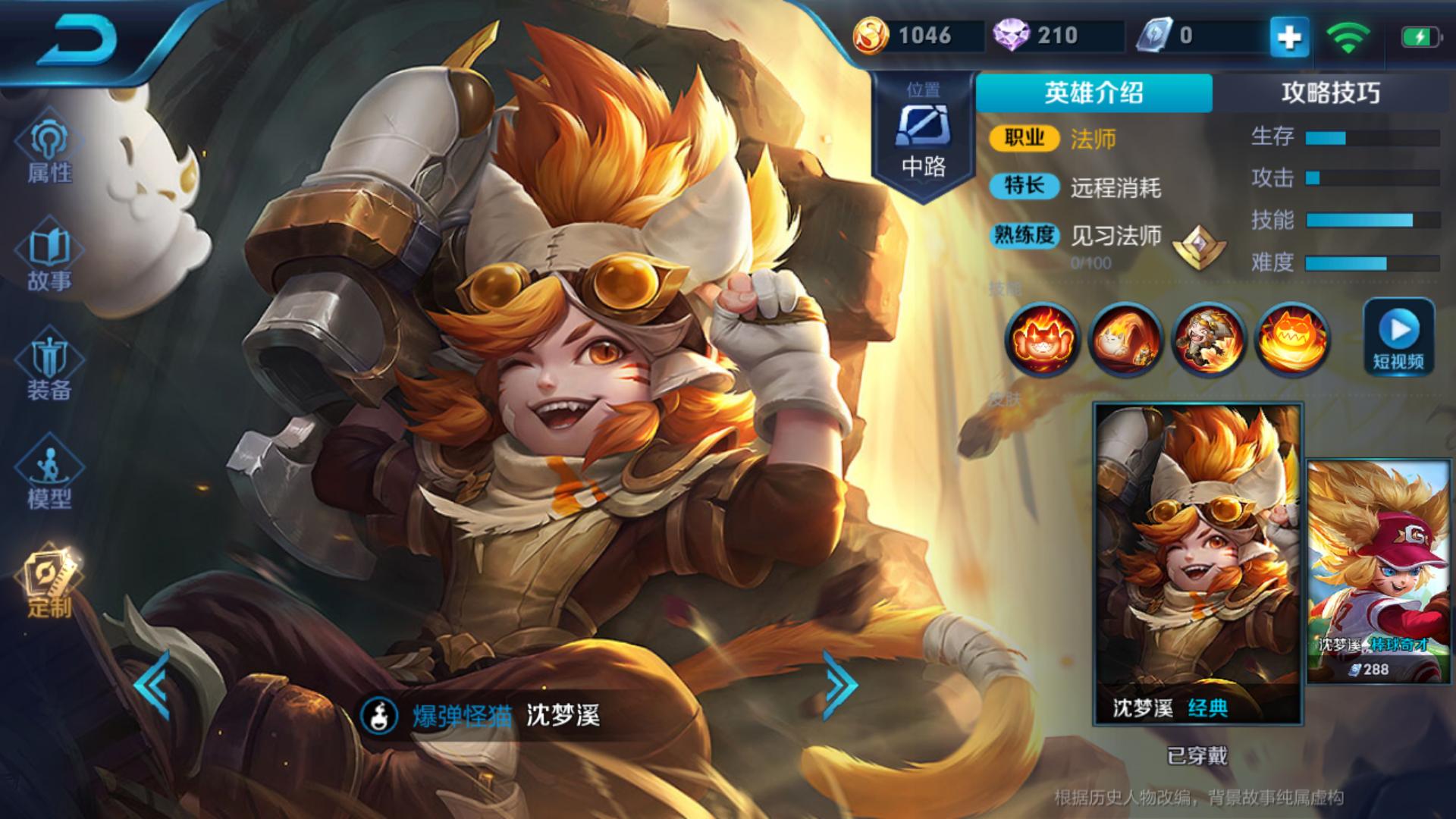This screenshot has height=819, width=1456.
Task: Open the 属性 attributes menu
Action: pyautogui.click(x=49, y=152)
